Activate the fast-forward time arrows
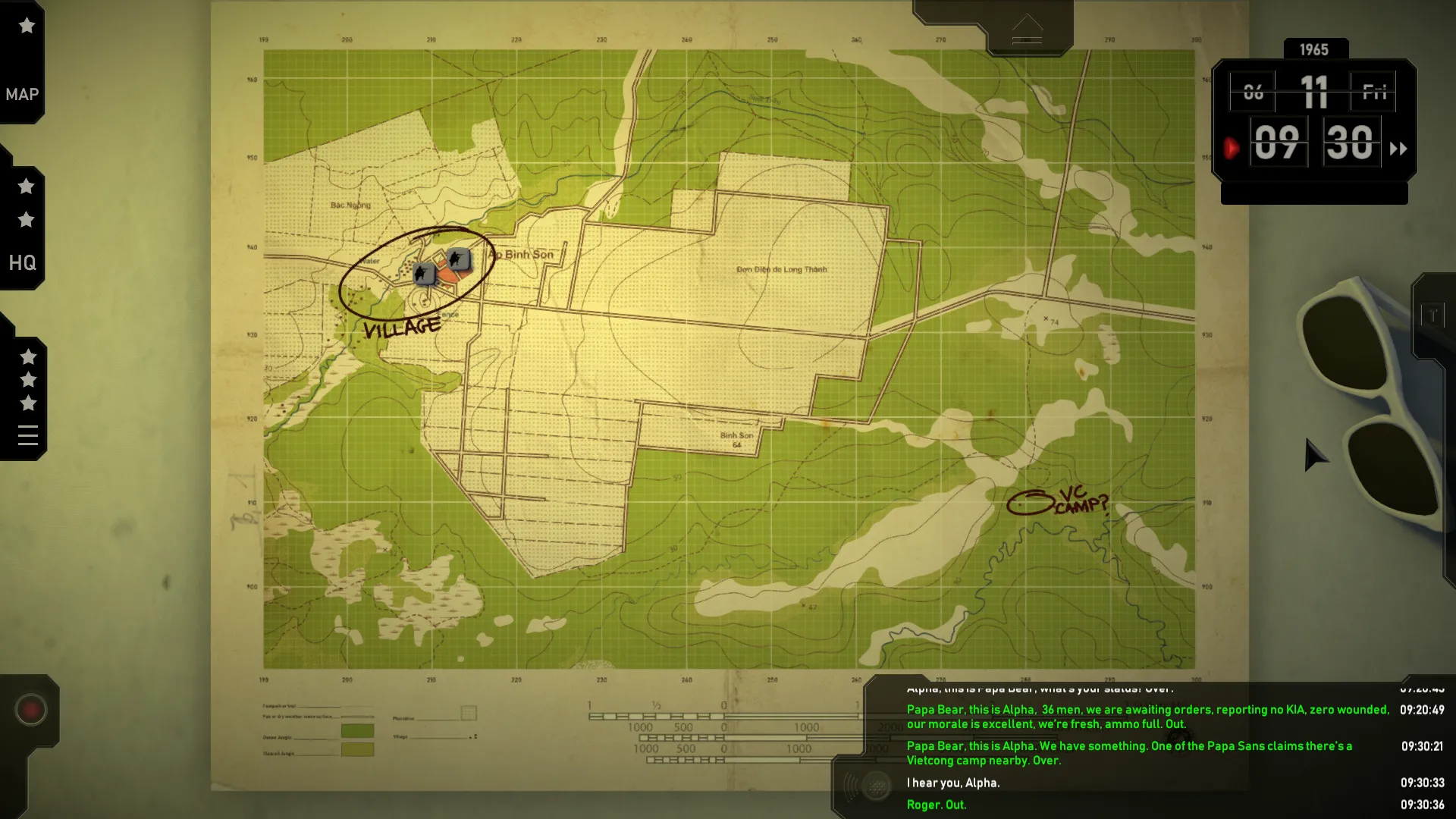 (x=1398, y=149)
